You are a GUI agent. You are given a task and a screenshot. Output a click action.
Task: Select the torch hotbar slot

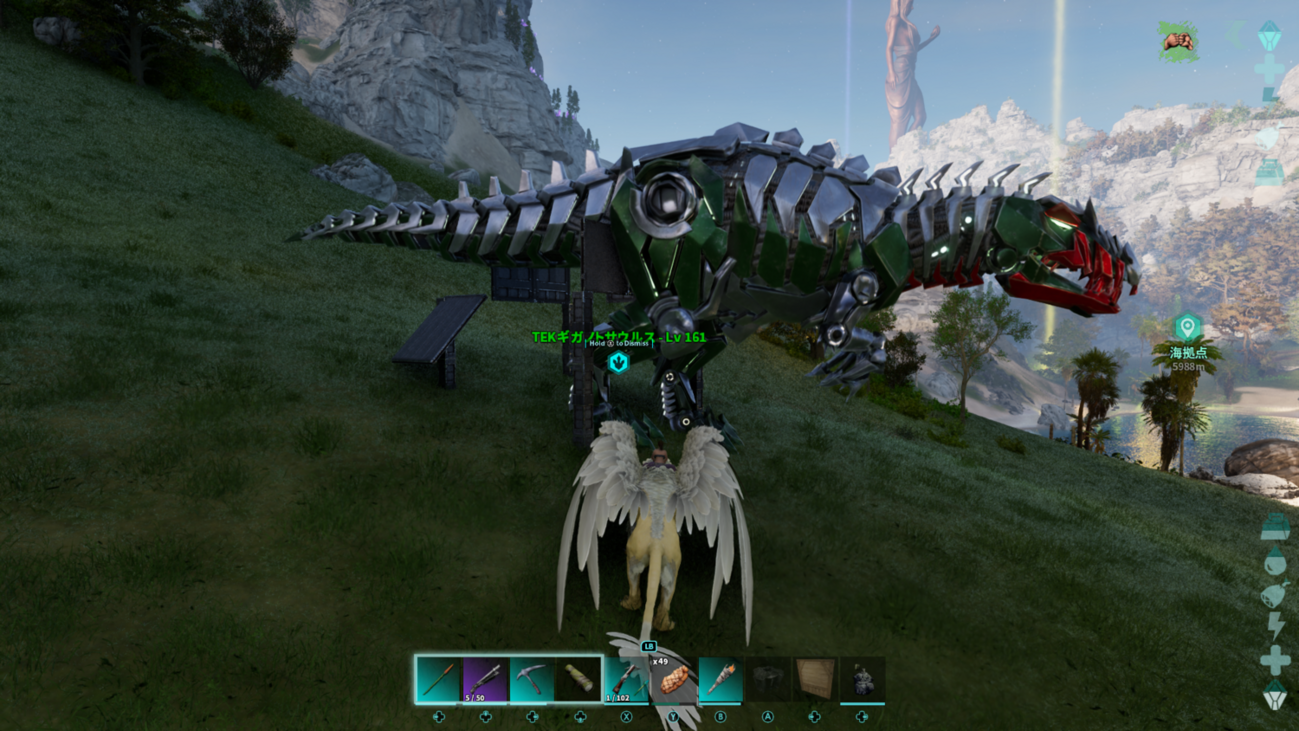coord(720,679)
